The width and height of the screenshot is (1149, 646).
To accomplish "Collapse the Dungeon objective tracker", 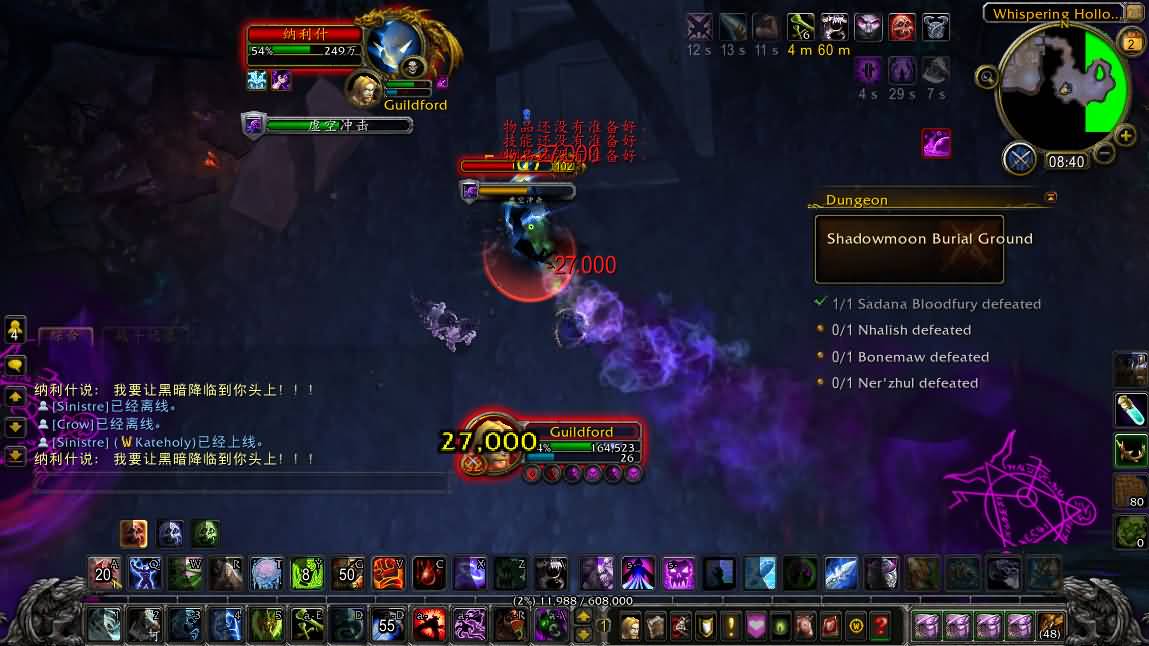I will (1050, 199).
